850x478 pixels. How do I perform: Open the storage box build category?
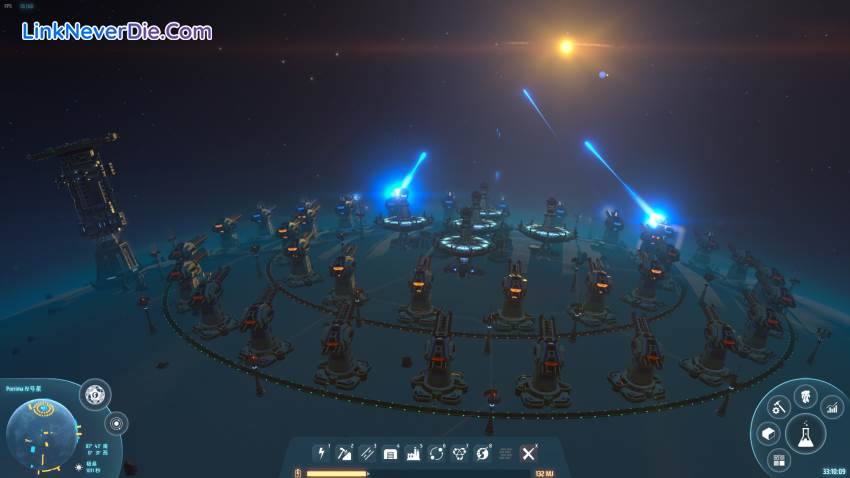pyautogui.click(x=390, y=453)
